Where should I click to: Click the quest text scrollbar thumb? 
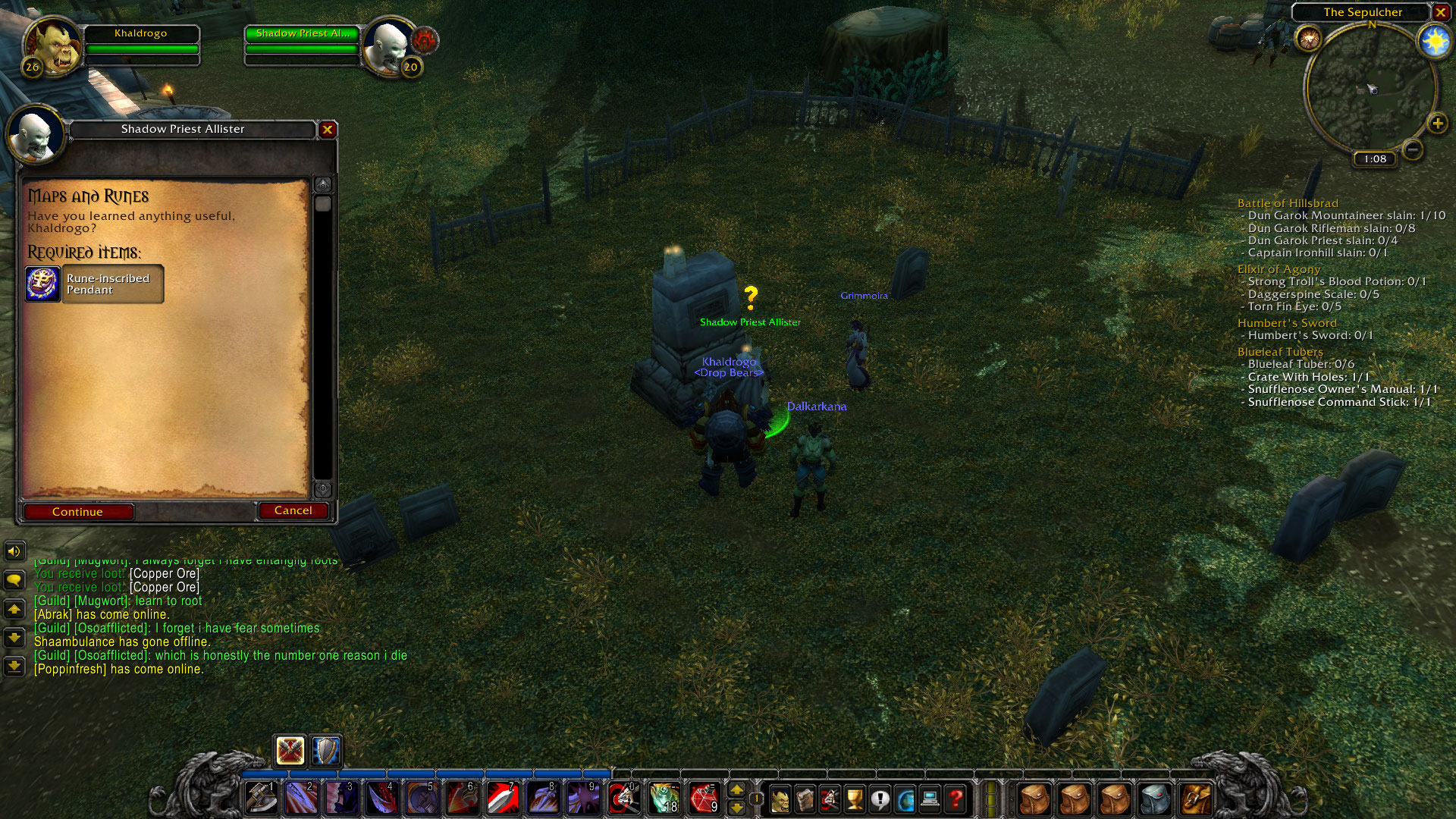coord(325,202)
